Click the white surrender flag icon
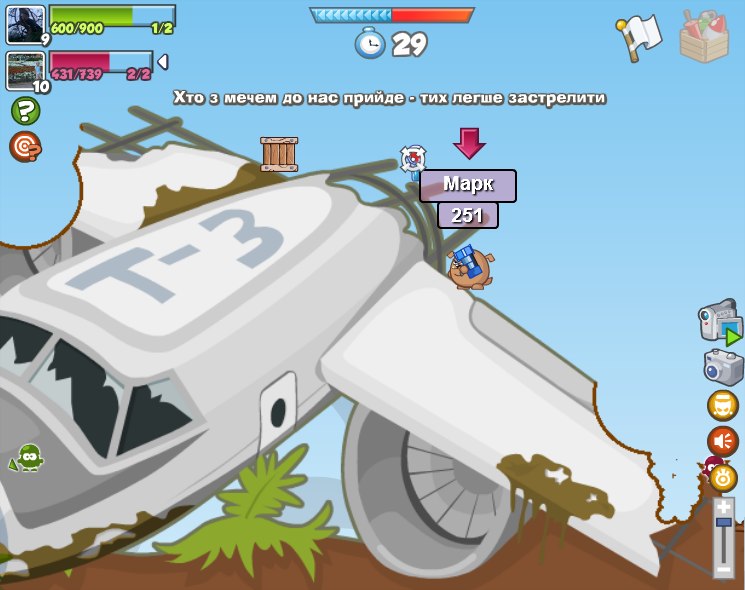The height and width of the screenshot is (590, 745). pos(638,35)
